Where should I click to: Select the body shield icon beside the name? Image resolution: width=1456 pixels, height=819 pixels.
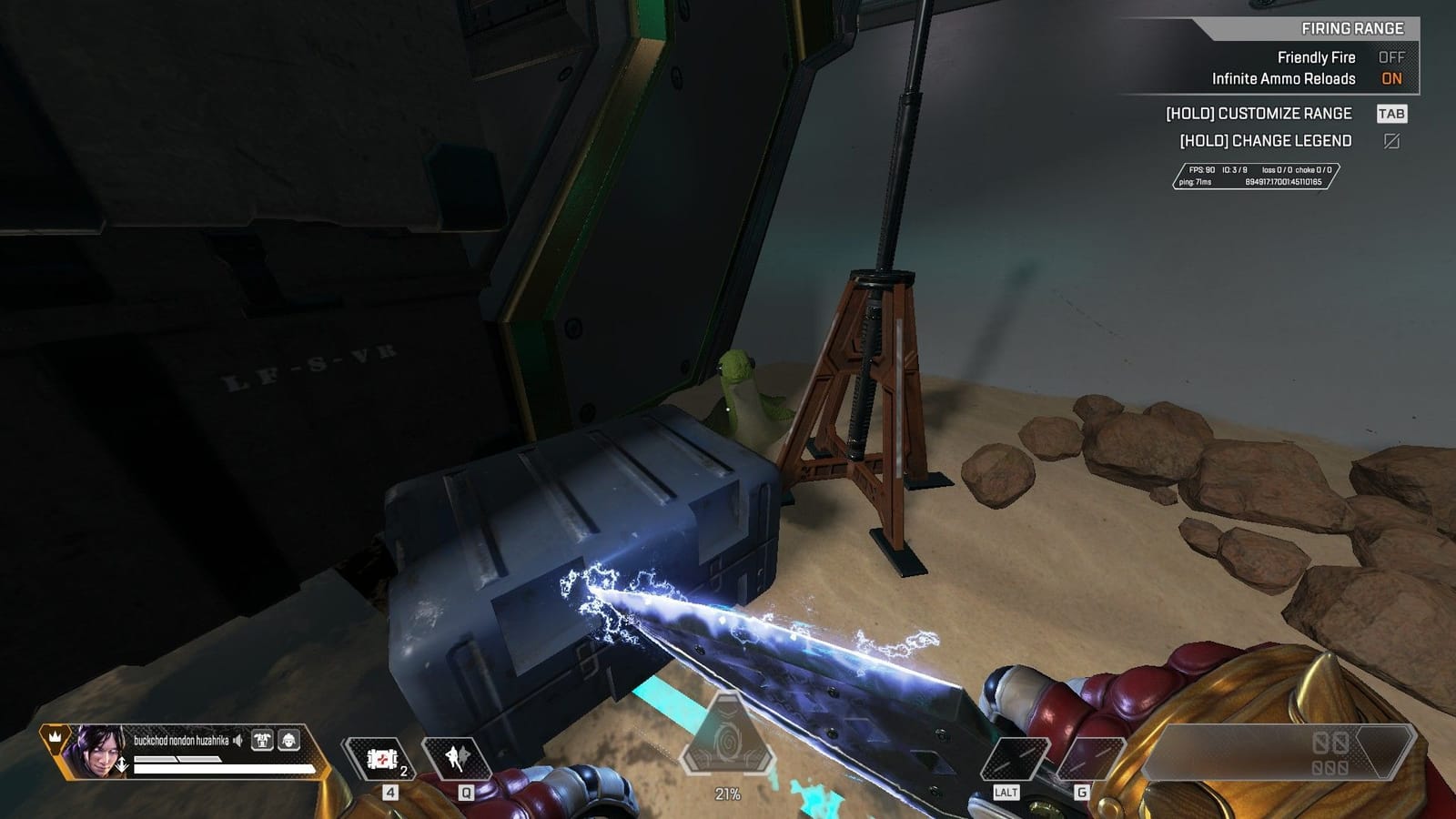coord(263,741)
